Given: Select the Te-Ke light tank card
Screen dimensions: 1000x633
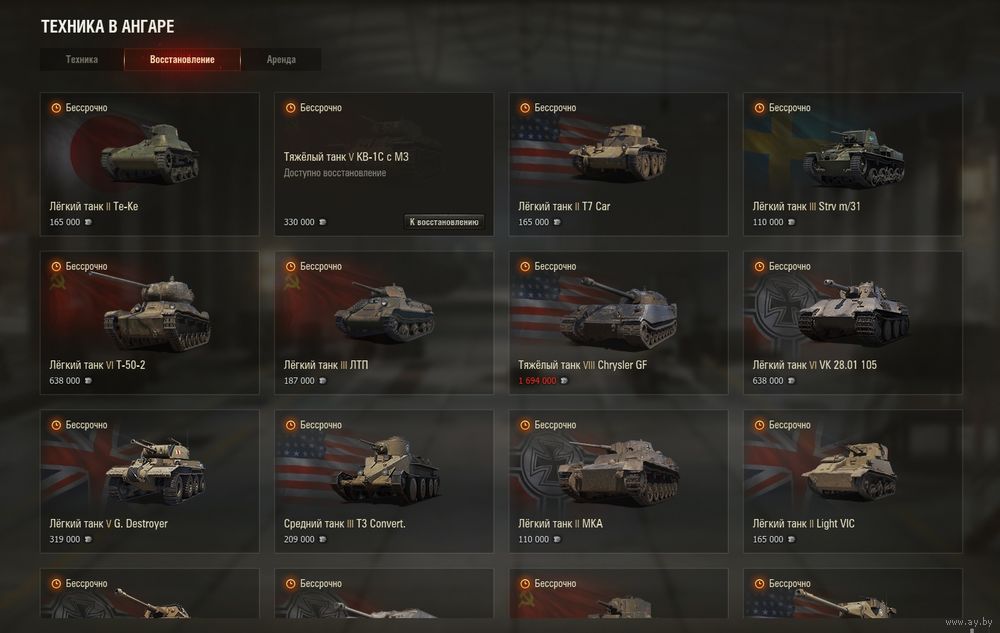Looking at the screenshot, I should (x=149, y=164).
